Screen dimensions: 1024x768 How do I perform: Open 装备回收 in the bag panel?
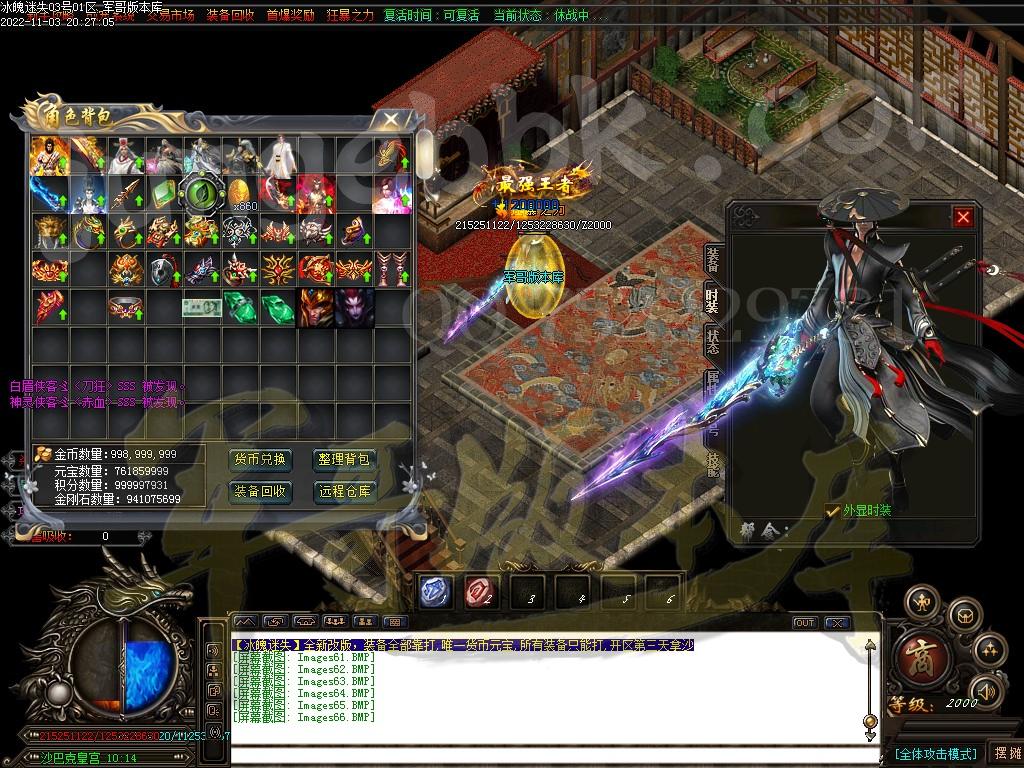click(x=261, y=492)
